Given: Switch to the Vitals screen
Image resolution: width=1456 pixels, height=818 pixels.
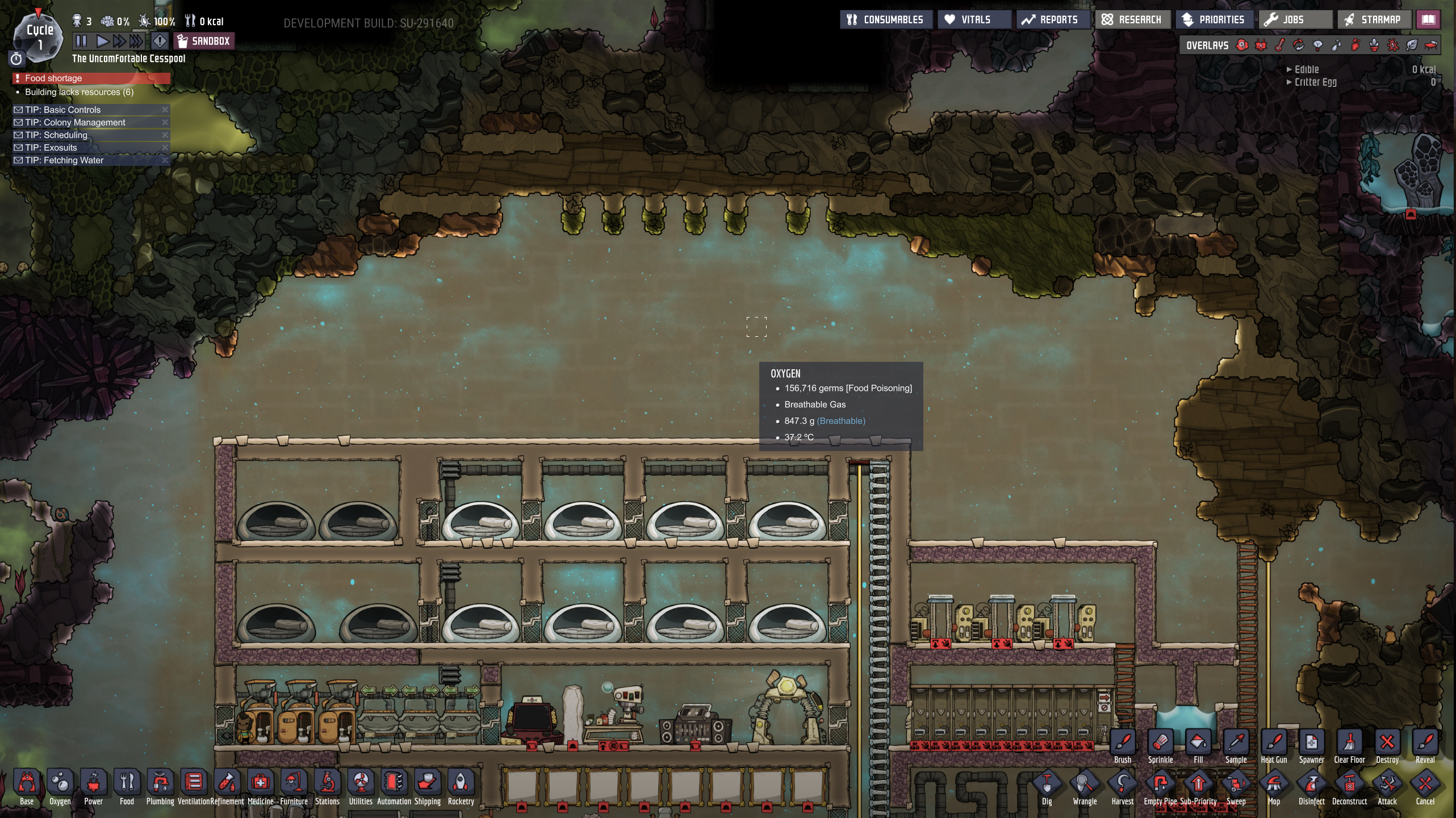Looking at the screenshot, I should (973, 19).
